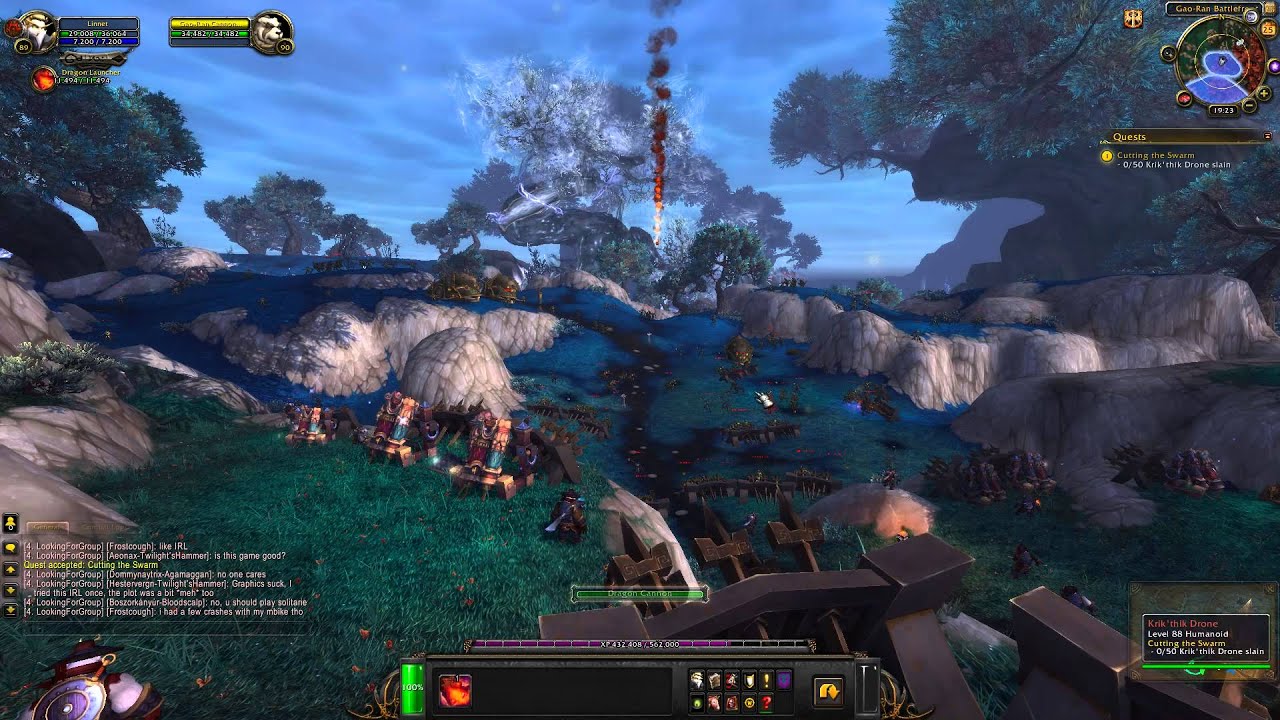The height and width of the screenshot is (720, 1280).
Task: Open the minimap tracking magnifier button
Action: [x=1169, y=53]
